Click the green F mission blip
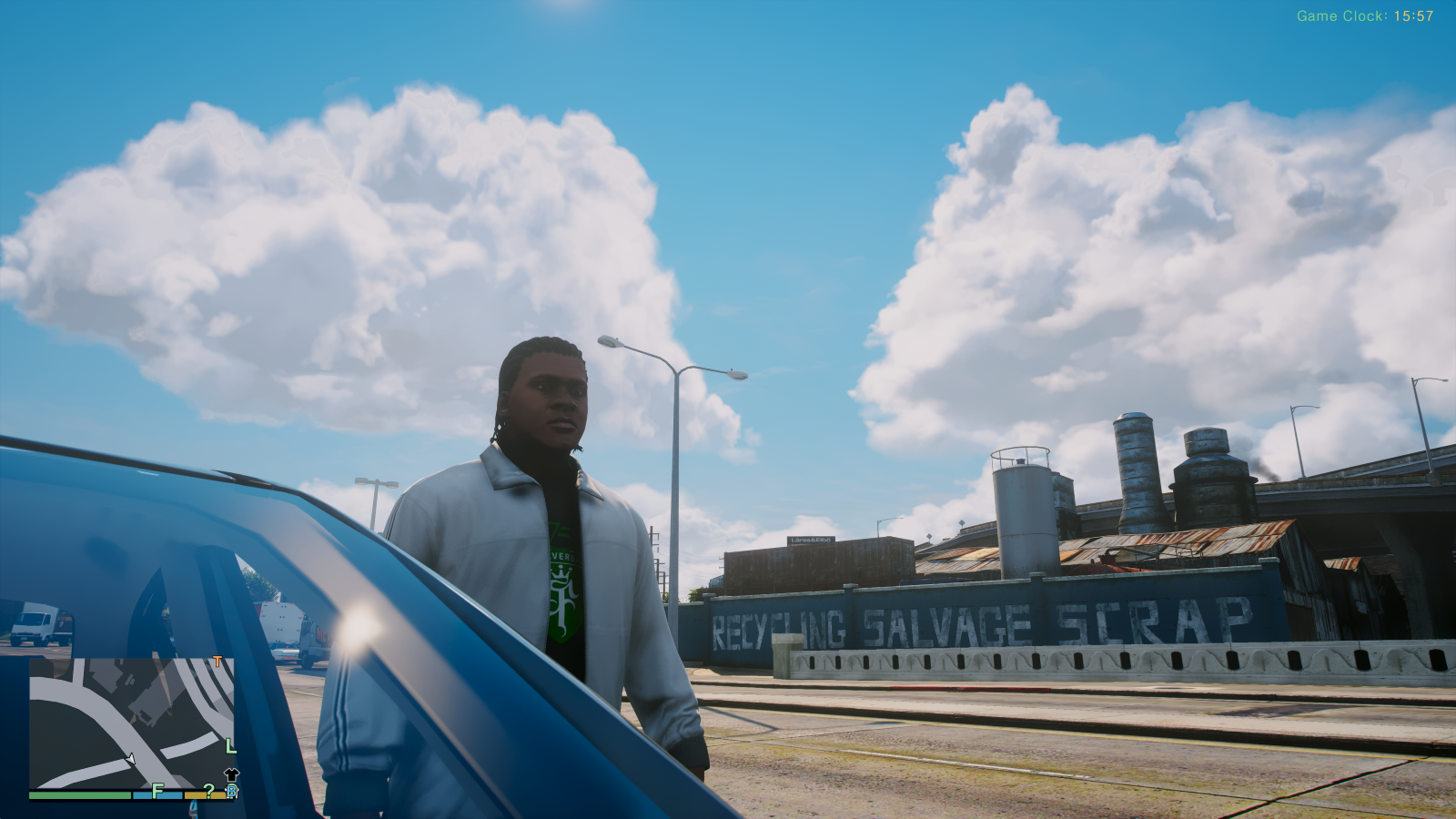 (157, 790)
